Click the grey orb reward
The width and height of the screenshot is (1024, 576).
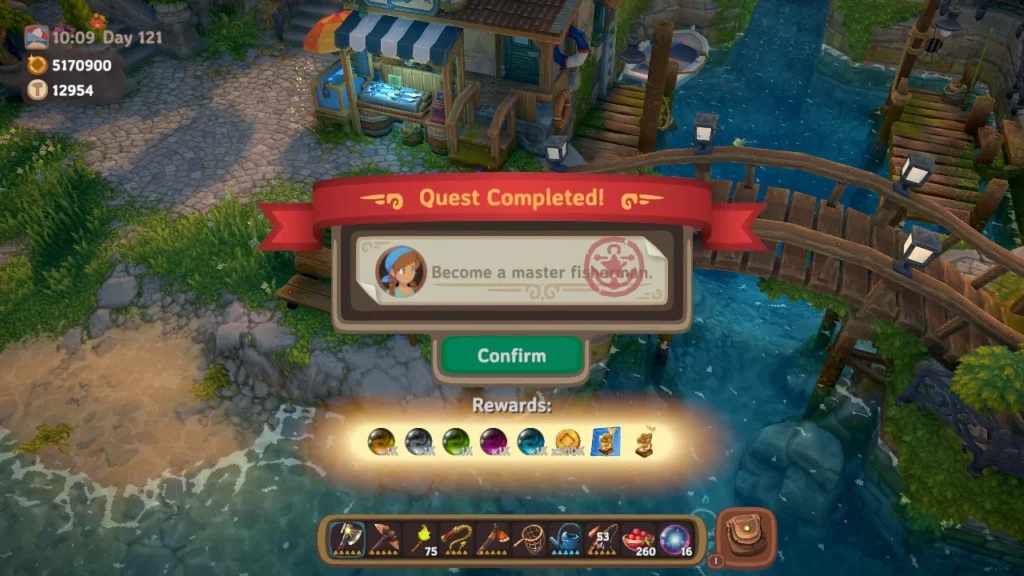click(x=417, y=441)
